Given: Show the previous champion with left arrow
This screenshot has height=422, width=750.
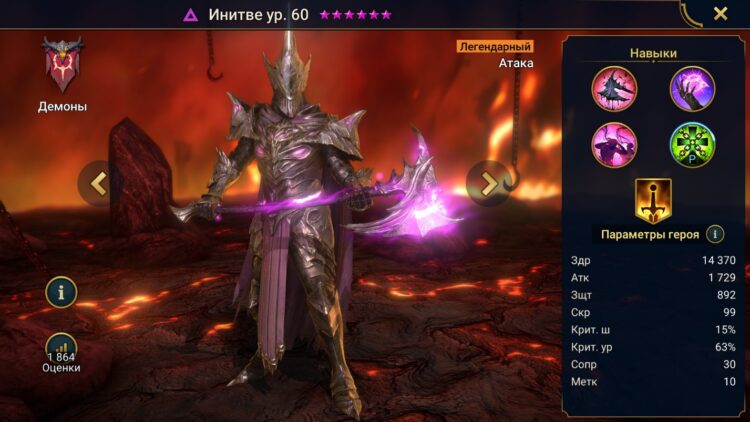Looking at the screenshot, I should coord(98,182).
